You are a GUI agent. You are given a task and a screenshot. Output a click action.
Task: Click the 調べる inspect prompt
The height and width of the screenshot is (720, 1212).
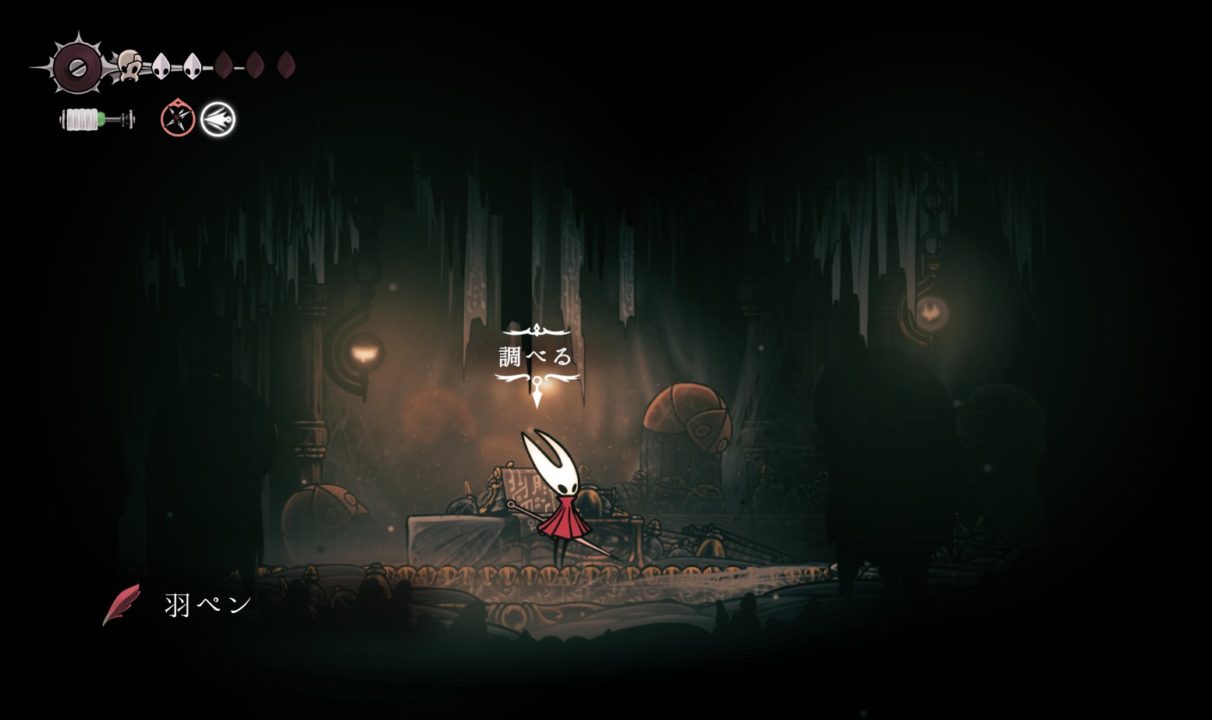pos(537,357)
